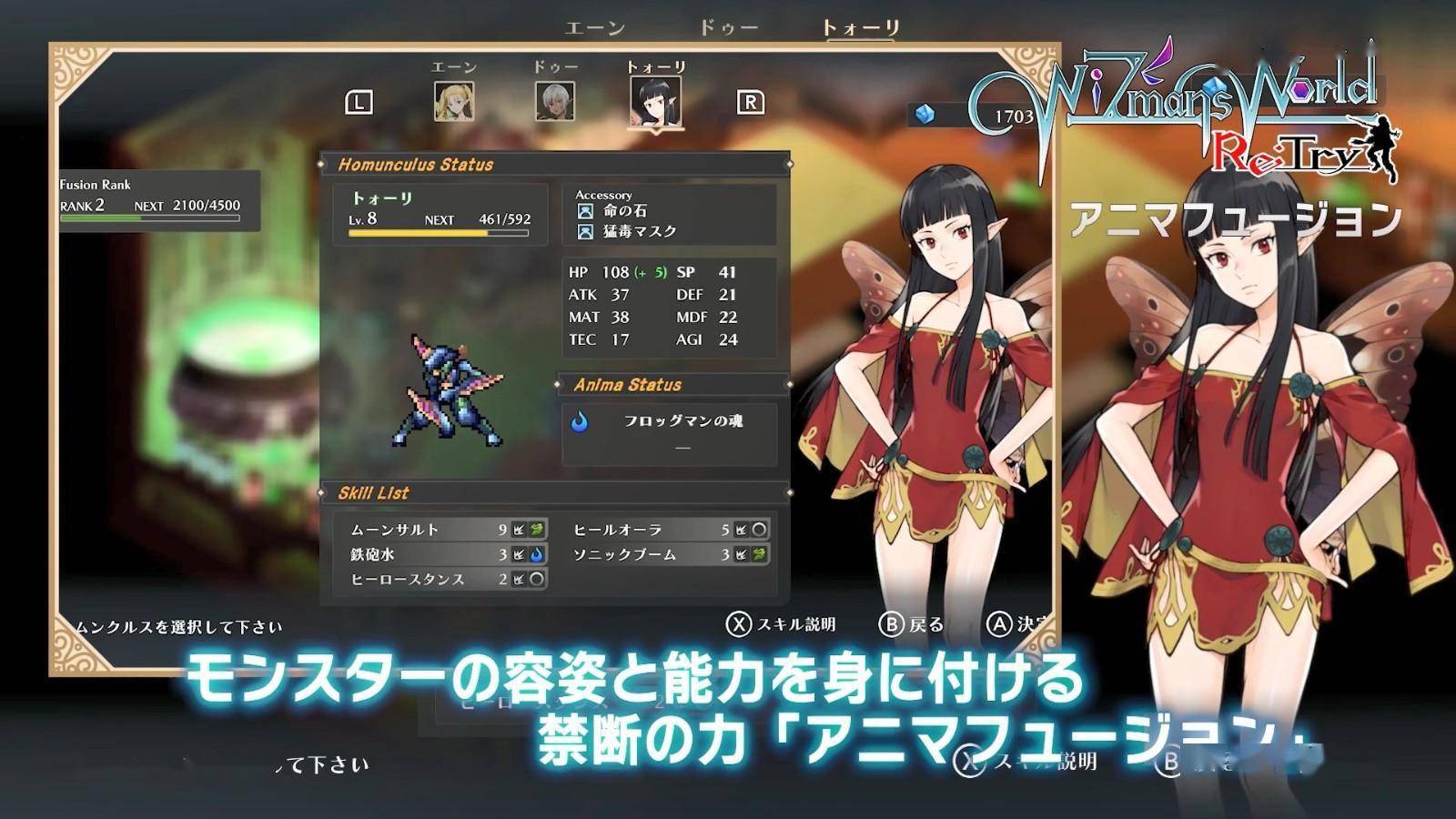Select the ヒールオーラ skill row

[x=670, y=529]
